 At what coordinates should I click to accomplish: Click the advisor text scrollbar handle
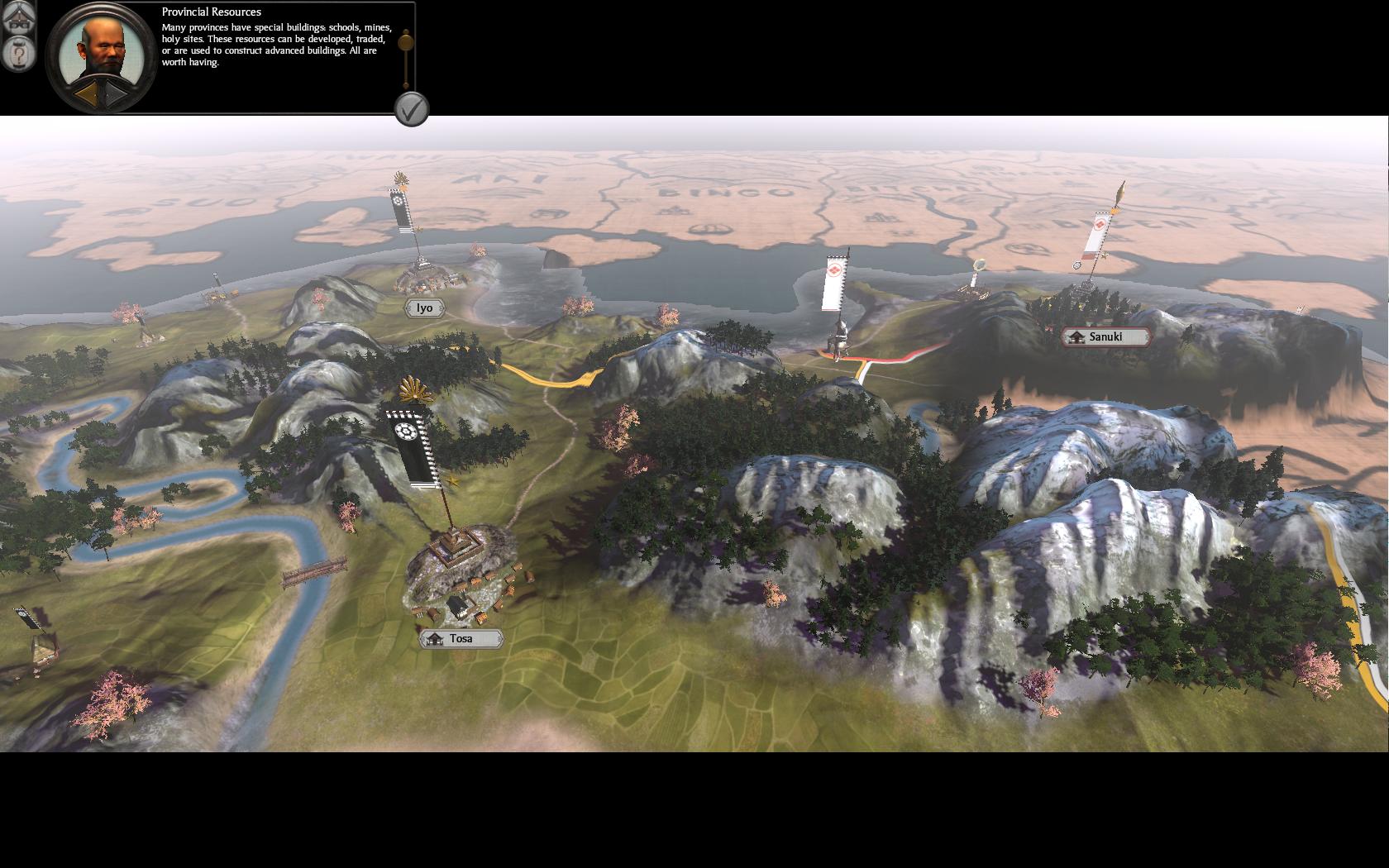point(405,41)
